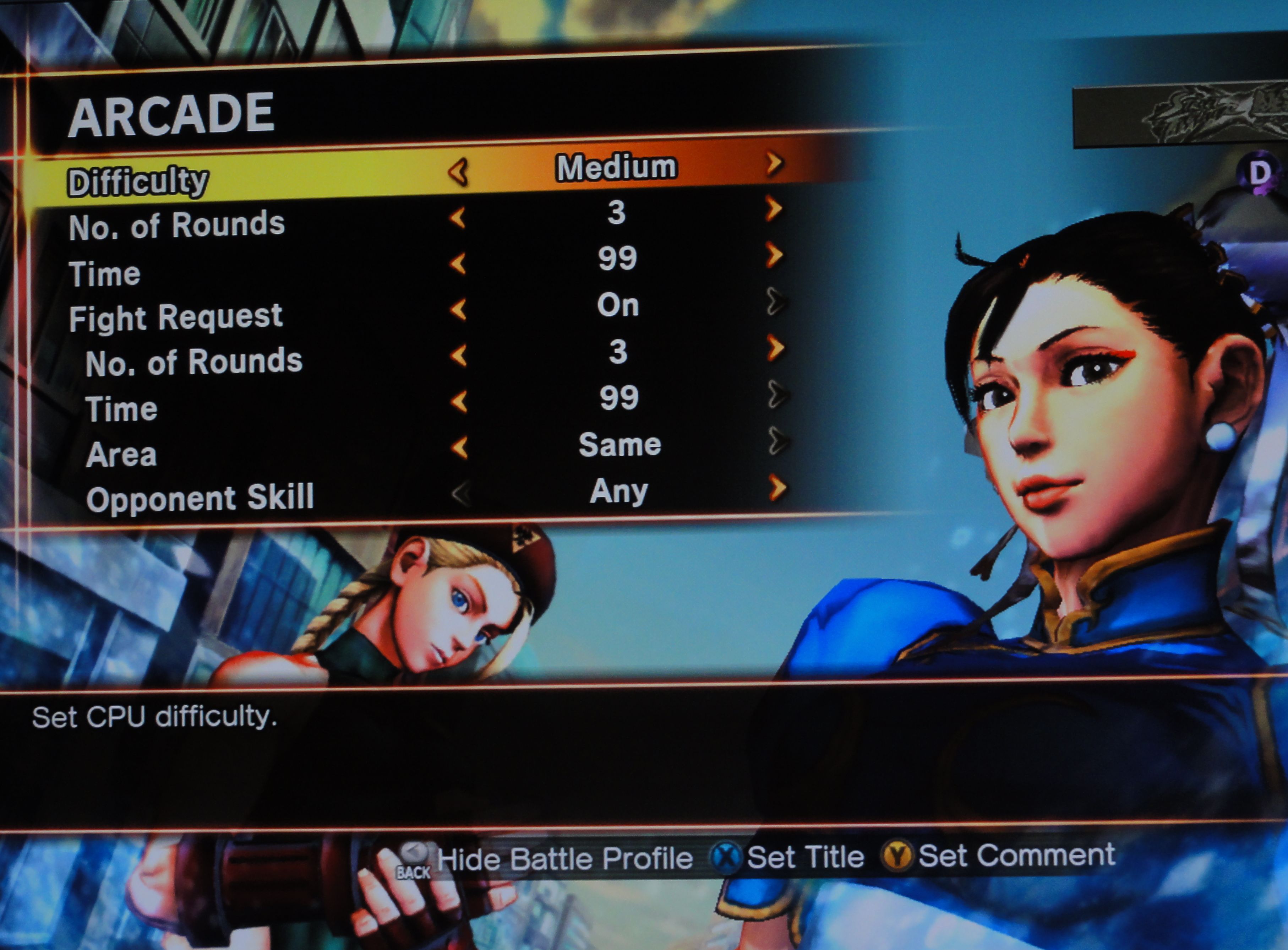This screenshot has width=1288, height=950.
Task: Toggle Fight Request using arrow left of On
Action: click(x=459, y=309)
